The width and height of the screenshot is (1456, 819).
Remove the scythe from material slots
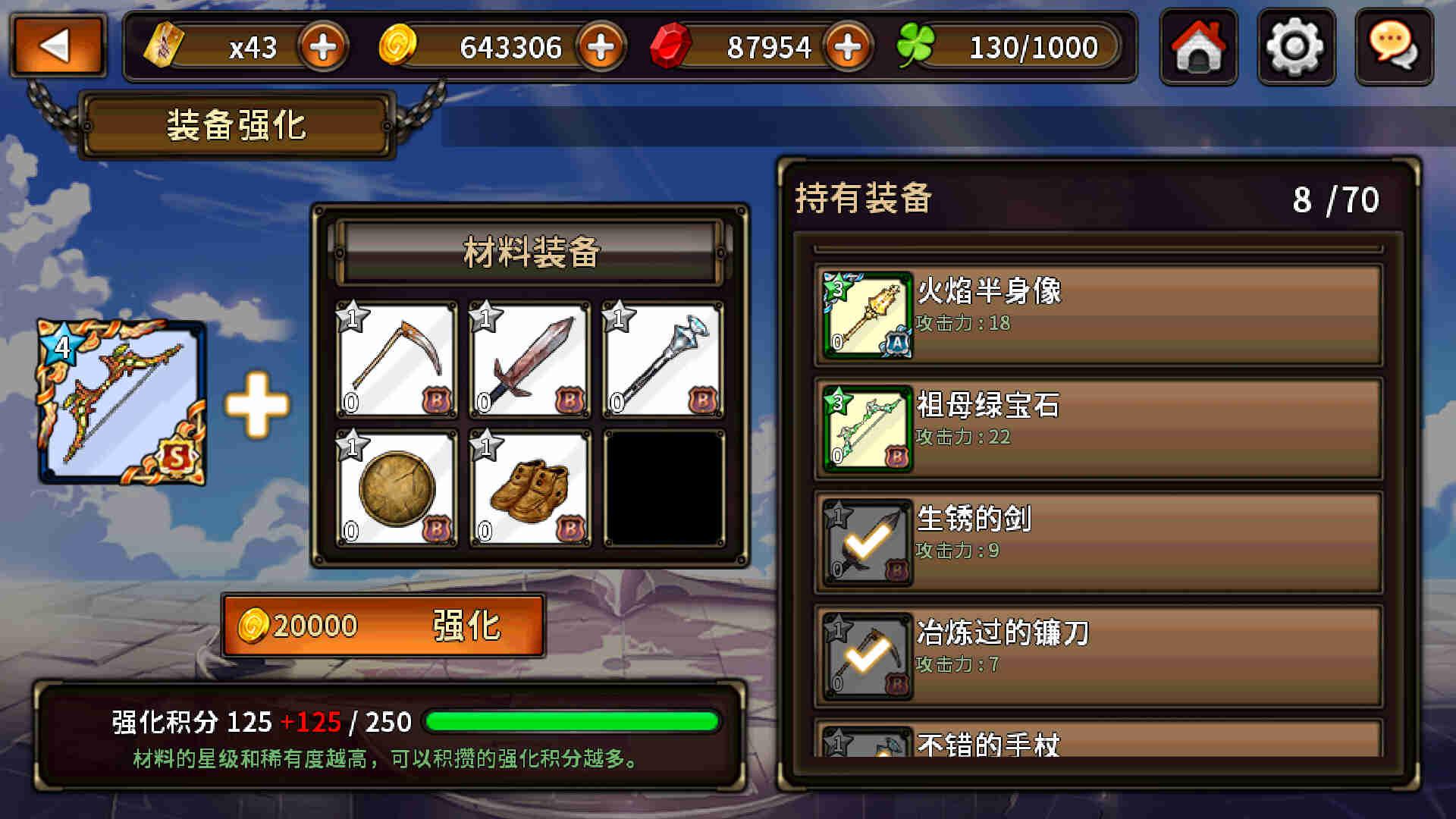tap(396, 360)
